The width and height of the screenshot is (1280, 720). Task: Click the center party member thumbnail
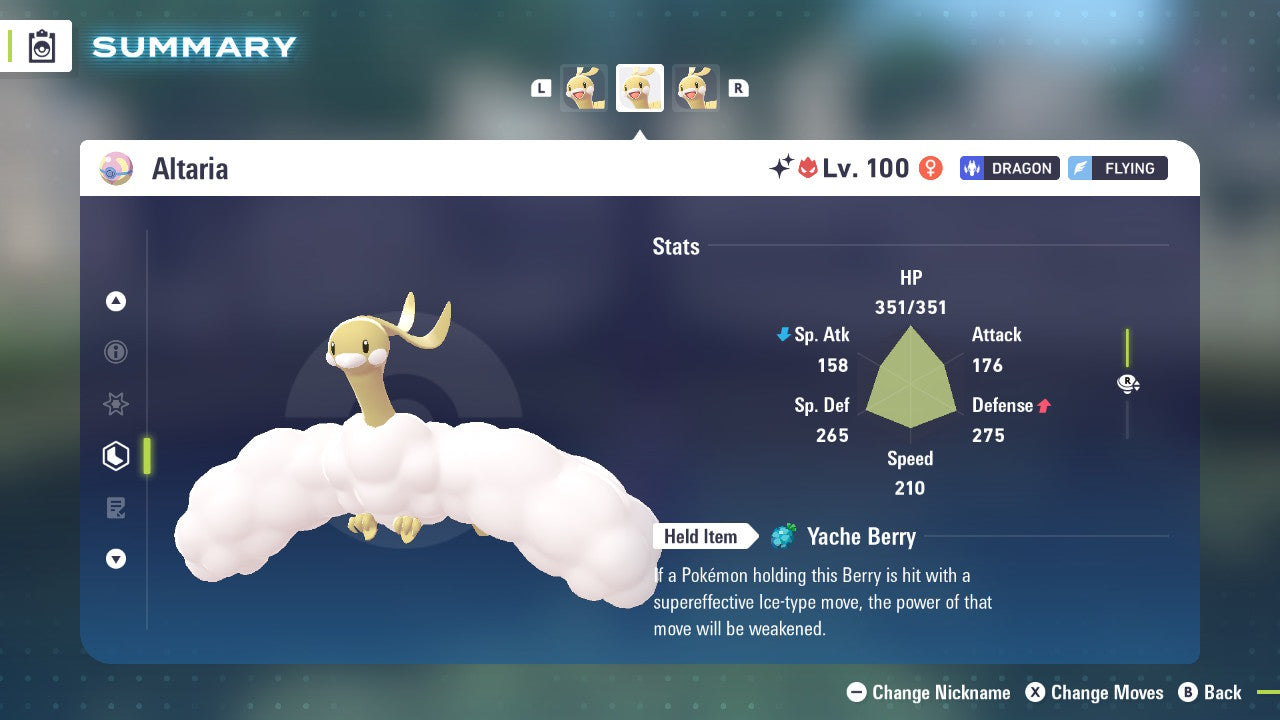(639, 87)
